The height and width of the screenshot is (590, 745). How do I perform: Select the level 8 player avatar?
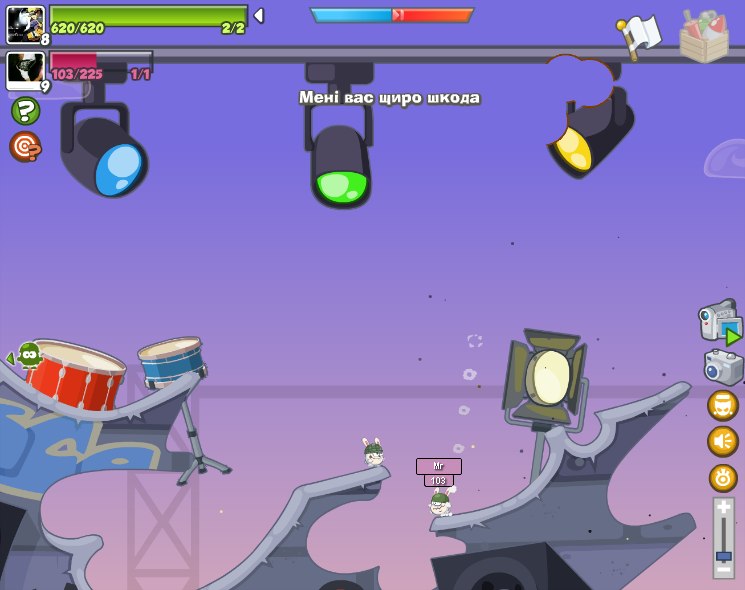[25, 24]
